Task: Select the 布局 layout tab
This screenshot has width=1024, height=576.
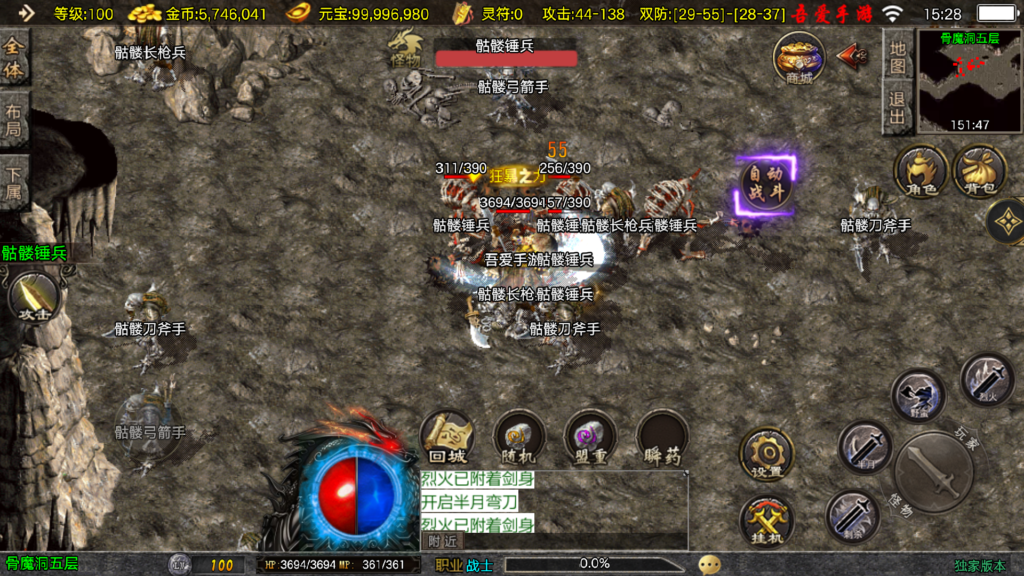Action: click(x=14, y=120)
